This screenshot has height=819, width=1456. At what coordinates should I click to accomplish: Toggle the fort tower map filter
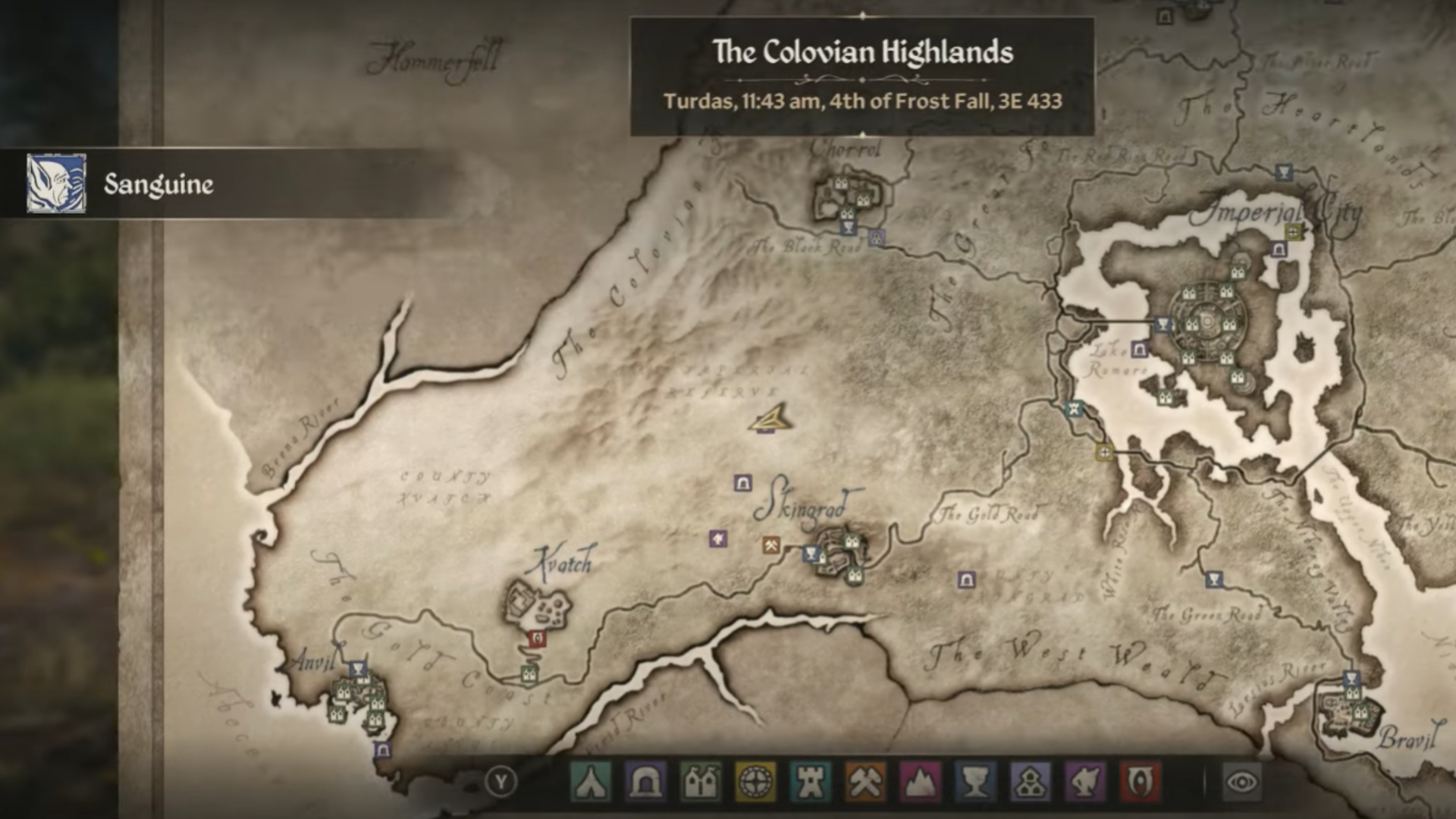click(x=810, y=782)
